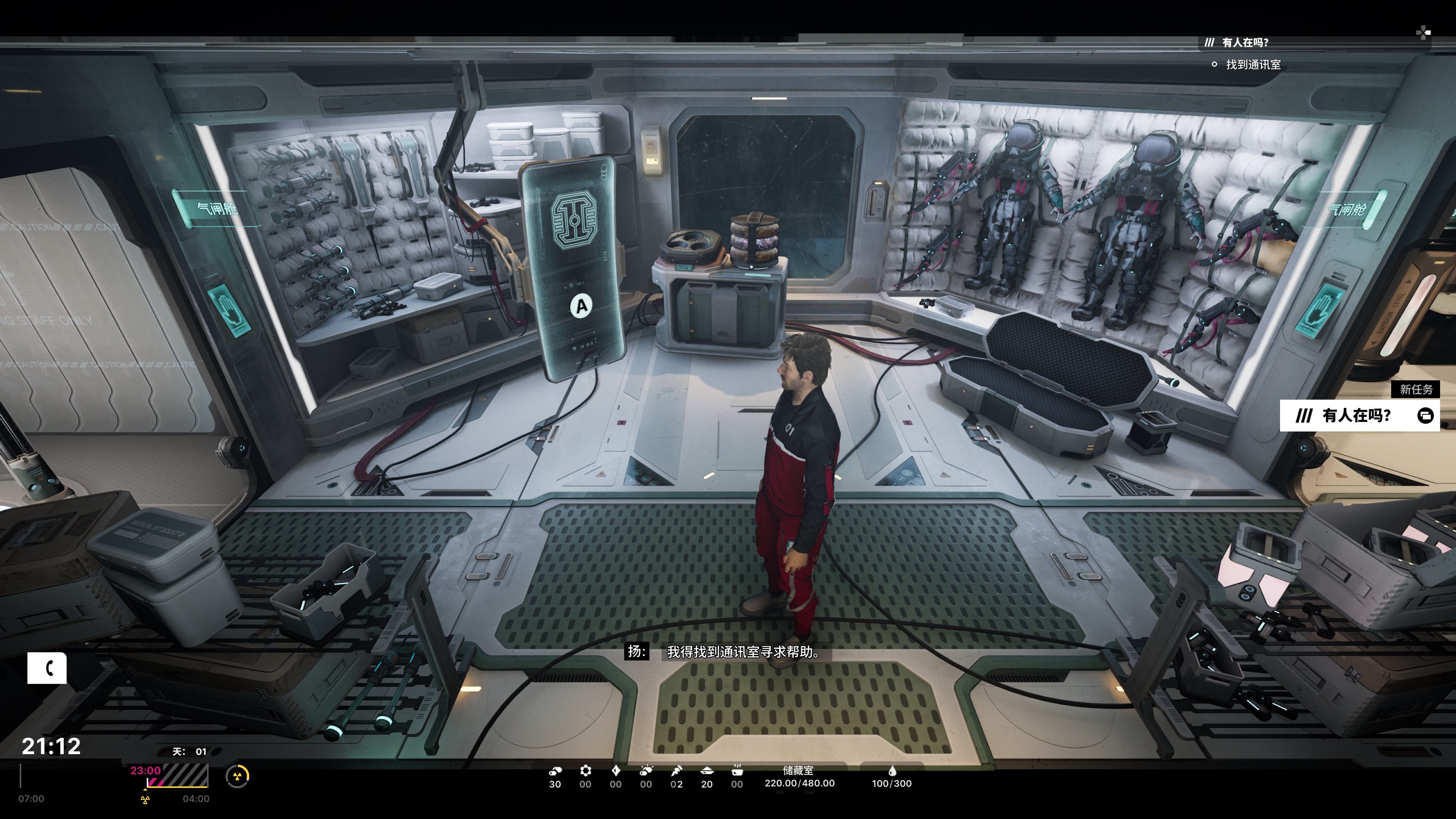Screen dimensions: 1456x819
Task: Click the carrot raw food icon
Action: (x=676, y=770)
